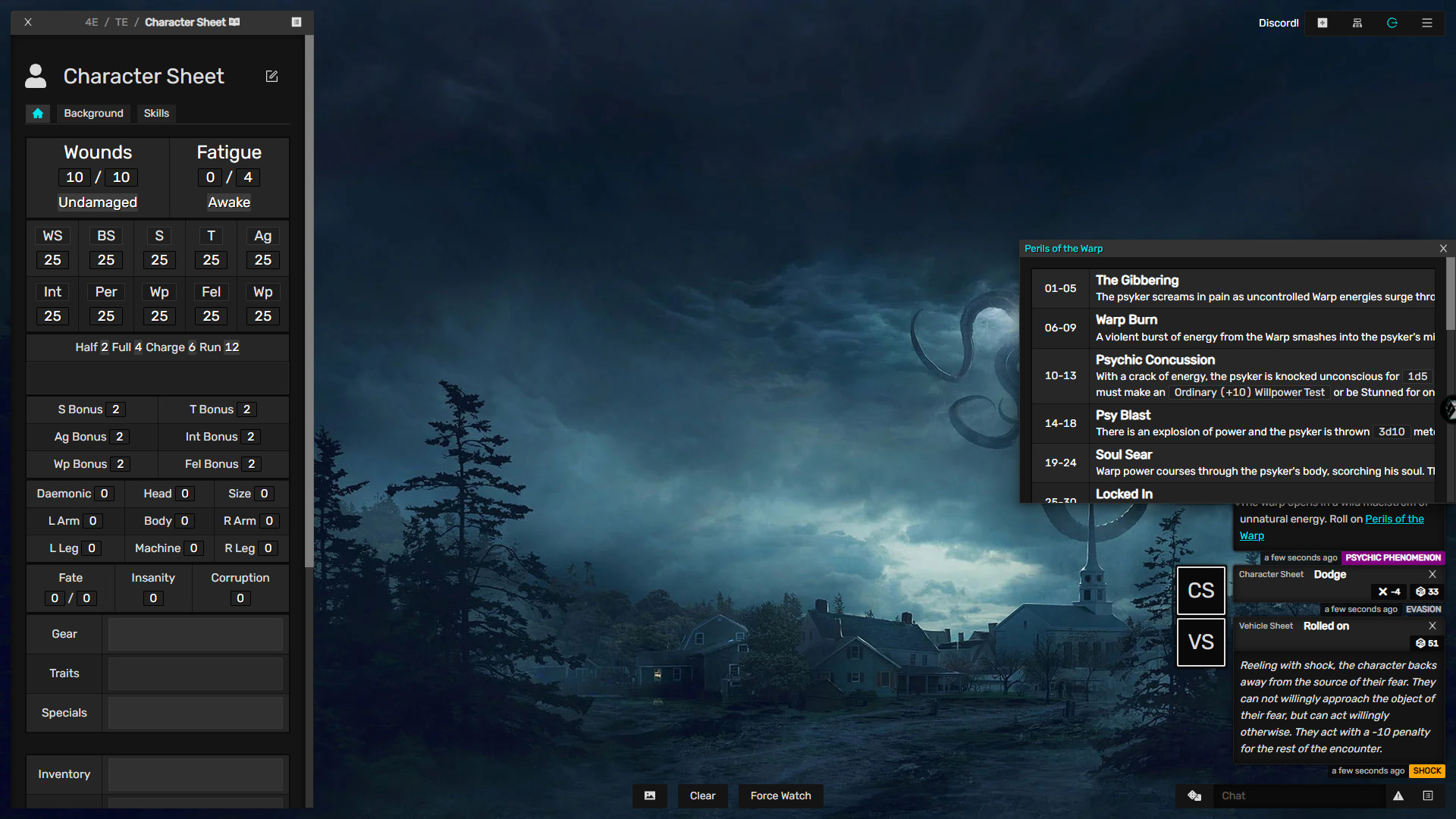Close the Perils of the Warp window
The width and height of the screenshot is (1456, 819).
1443,249
